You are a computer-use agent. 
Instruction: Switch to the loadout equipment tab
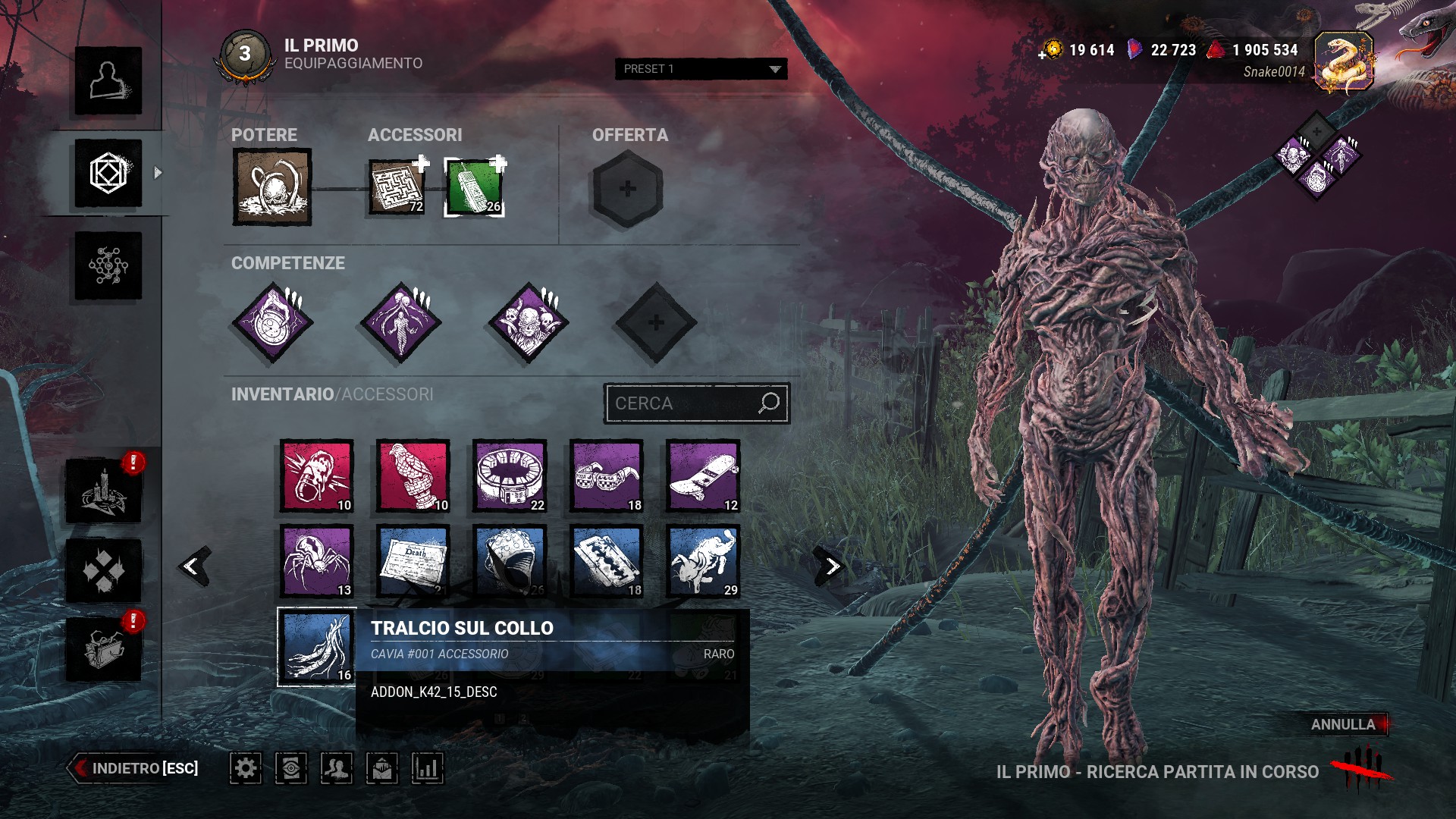108,173
